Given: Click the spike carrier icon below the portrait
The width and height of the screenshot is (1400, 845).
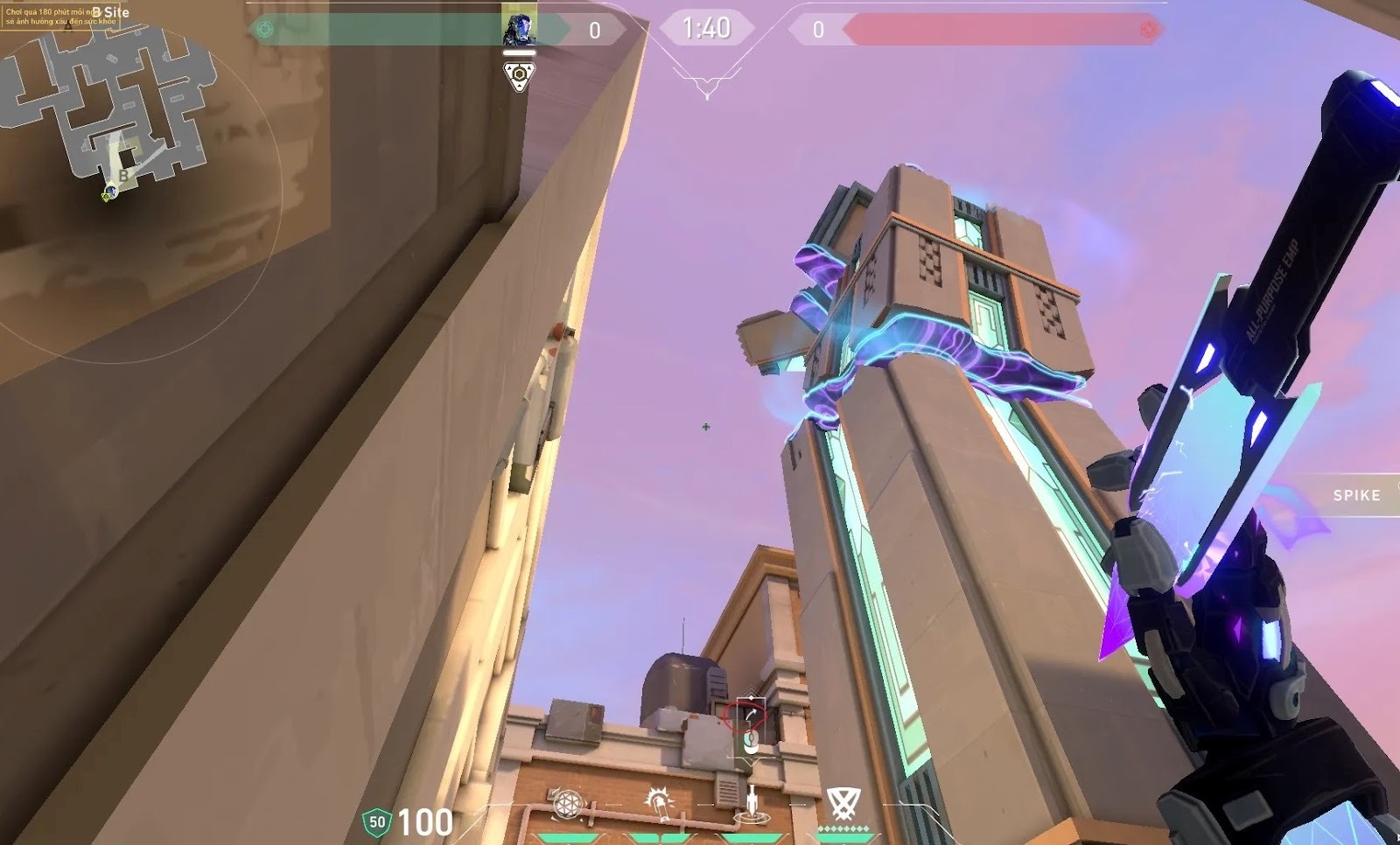Looking at the screenshot, I should click(519, 75).
